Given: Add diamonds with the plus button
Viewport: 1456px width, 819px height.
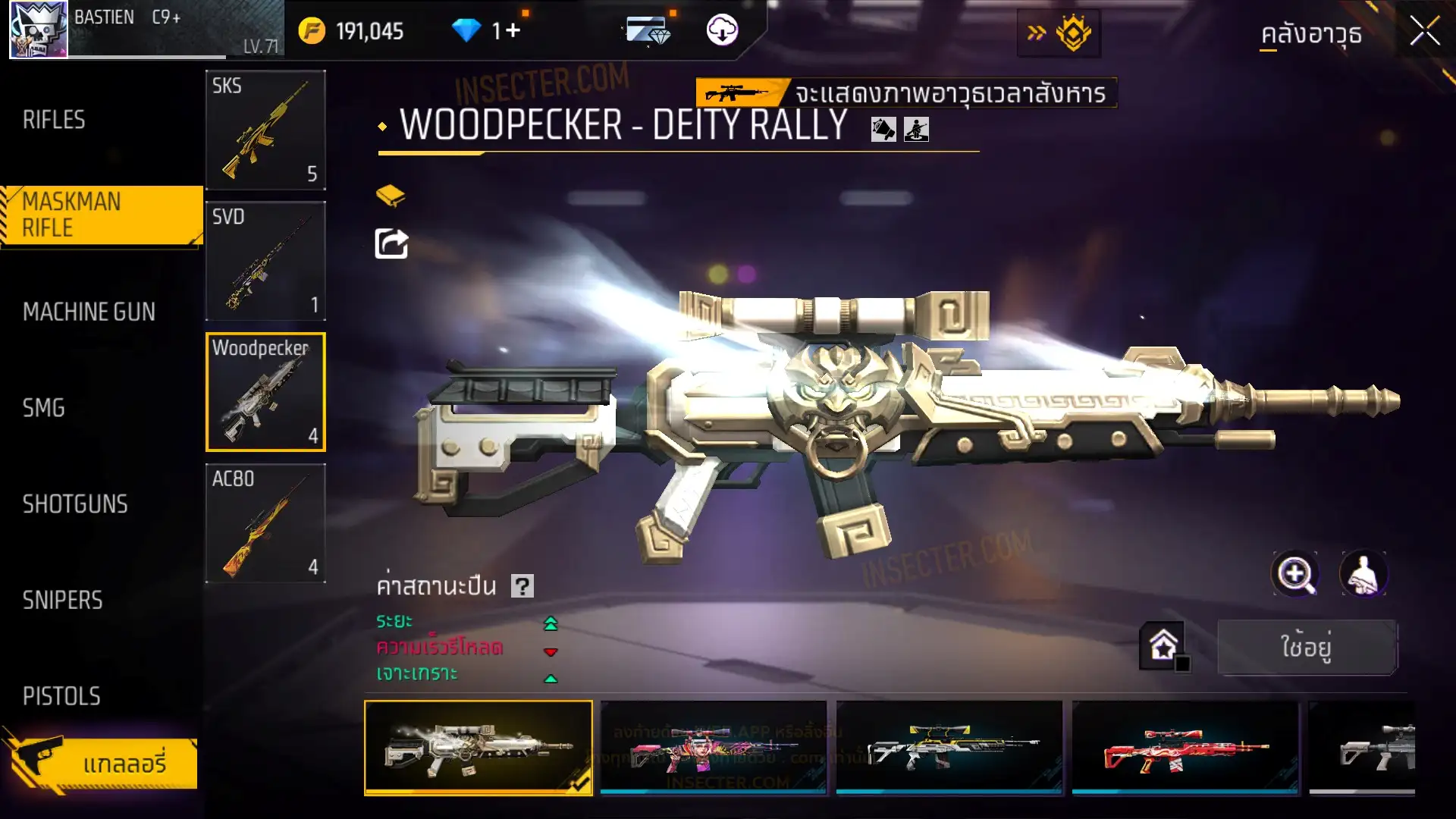Looking at the screenshot, I should (x=513, y=30).
